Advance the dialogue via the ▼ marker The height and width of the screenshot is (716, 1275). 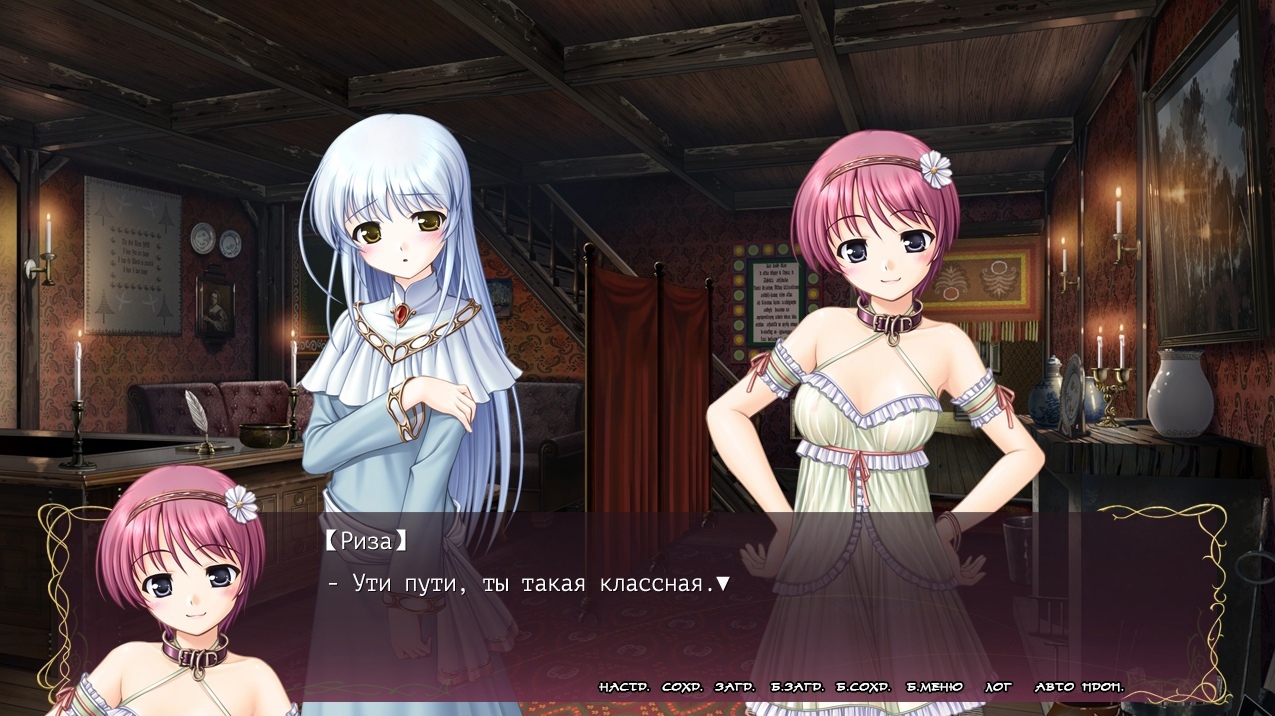[x=723, y=583]
